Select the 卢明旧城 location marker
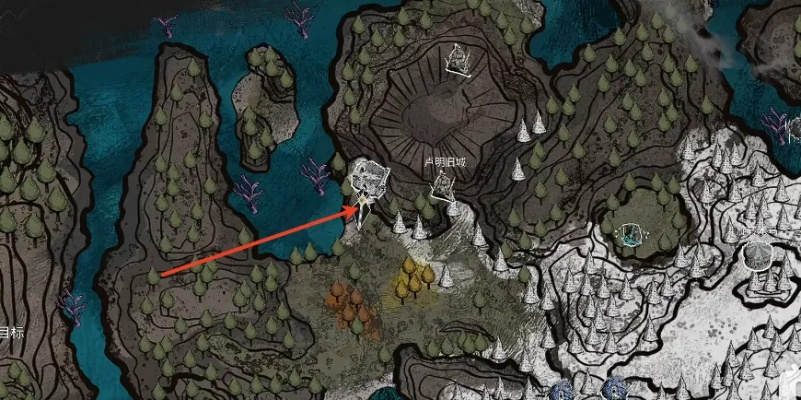This screenshot has width=801, height=400. 444,185
